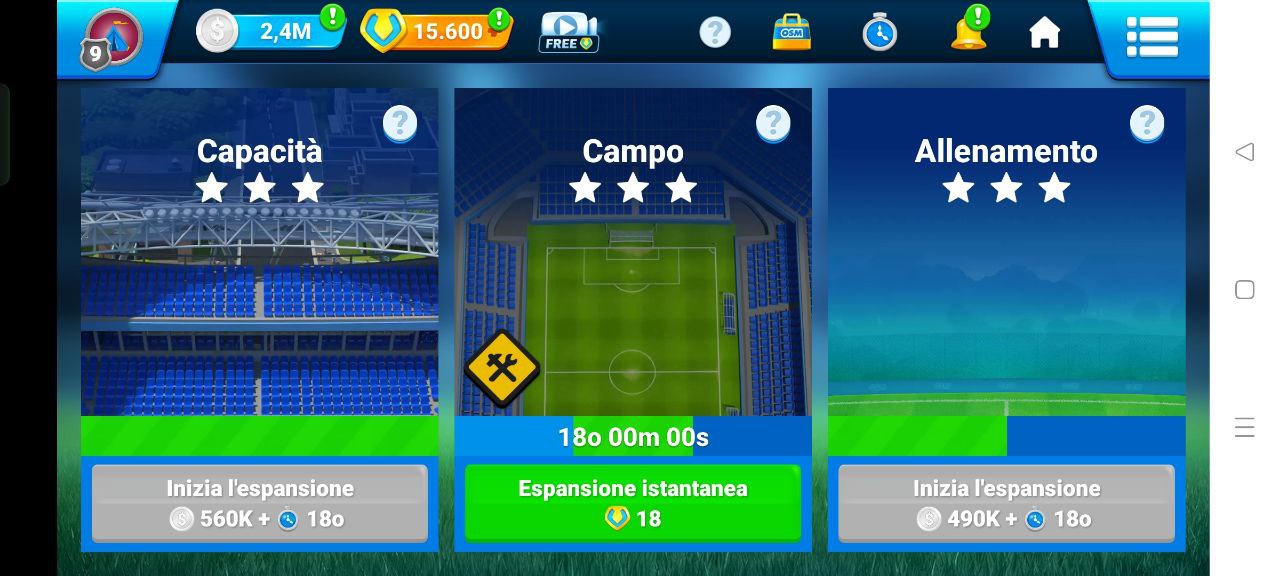Open the 15.600 boss coins shop
The image size is (1280, 576).
click(x=436, y=32)
